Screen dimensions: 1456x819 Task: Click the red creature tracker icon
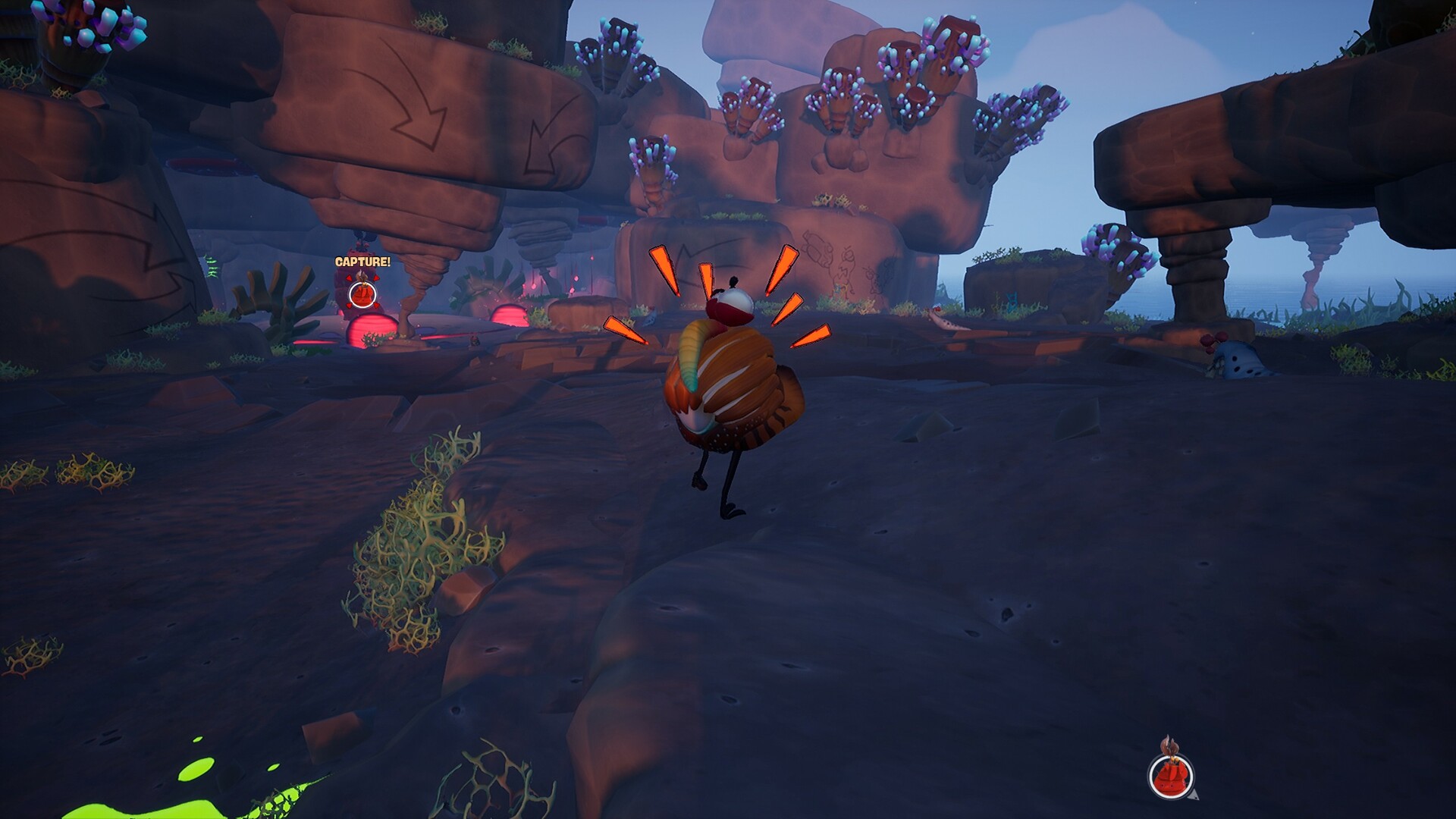(x=1171, y=777)
